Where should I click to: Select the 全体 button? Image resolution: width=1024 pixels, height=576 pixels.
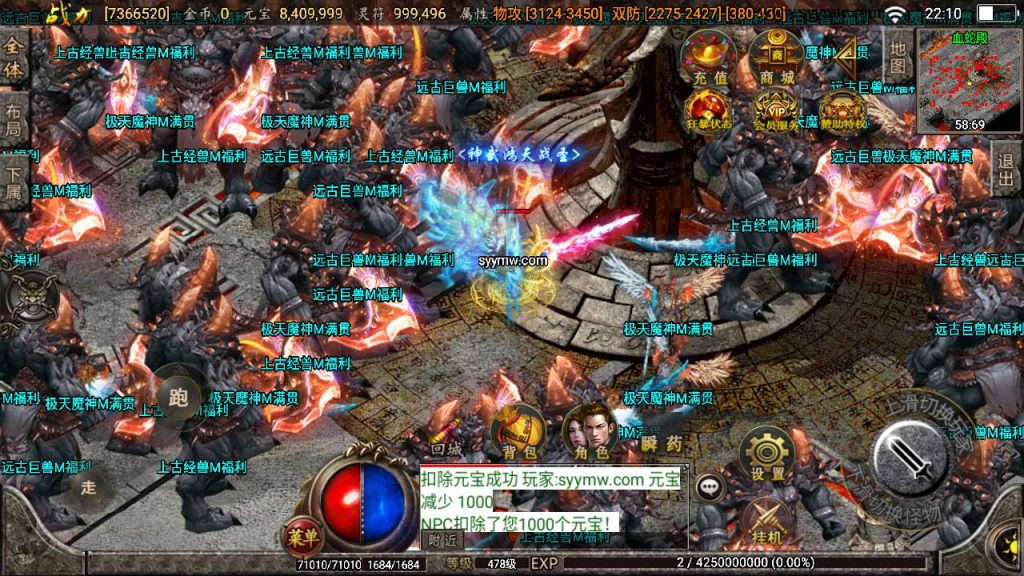[x=14, y=59]
